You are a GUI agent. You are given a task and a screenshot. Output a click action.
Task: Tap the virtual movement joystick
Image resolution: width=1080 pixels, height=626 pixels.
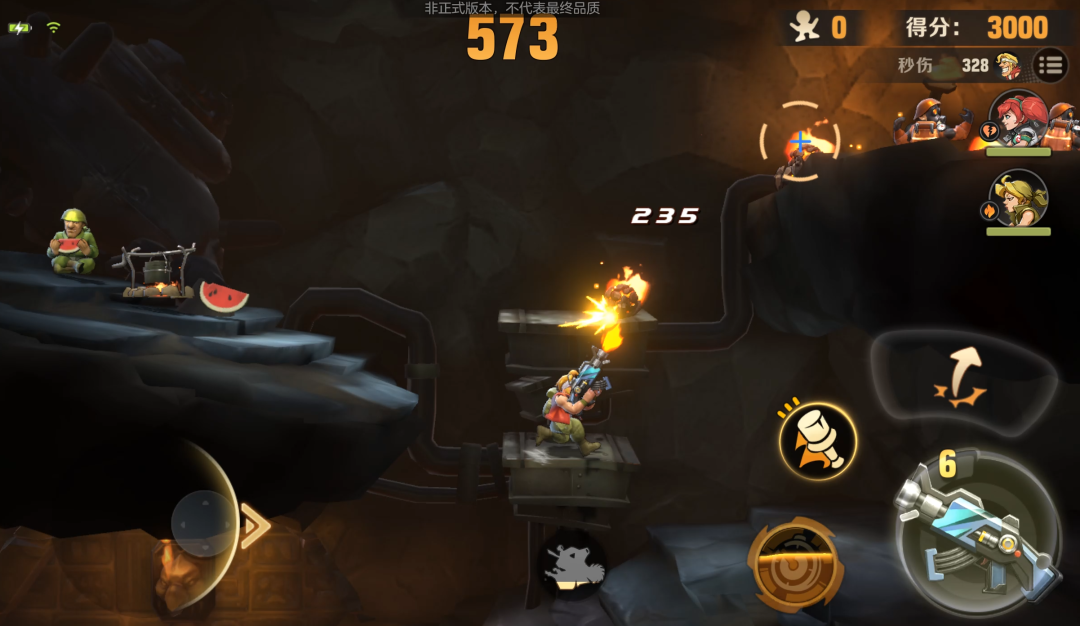pos(204,523)
